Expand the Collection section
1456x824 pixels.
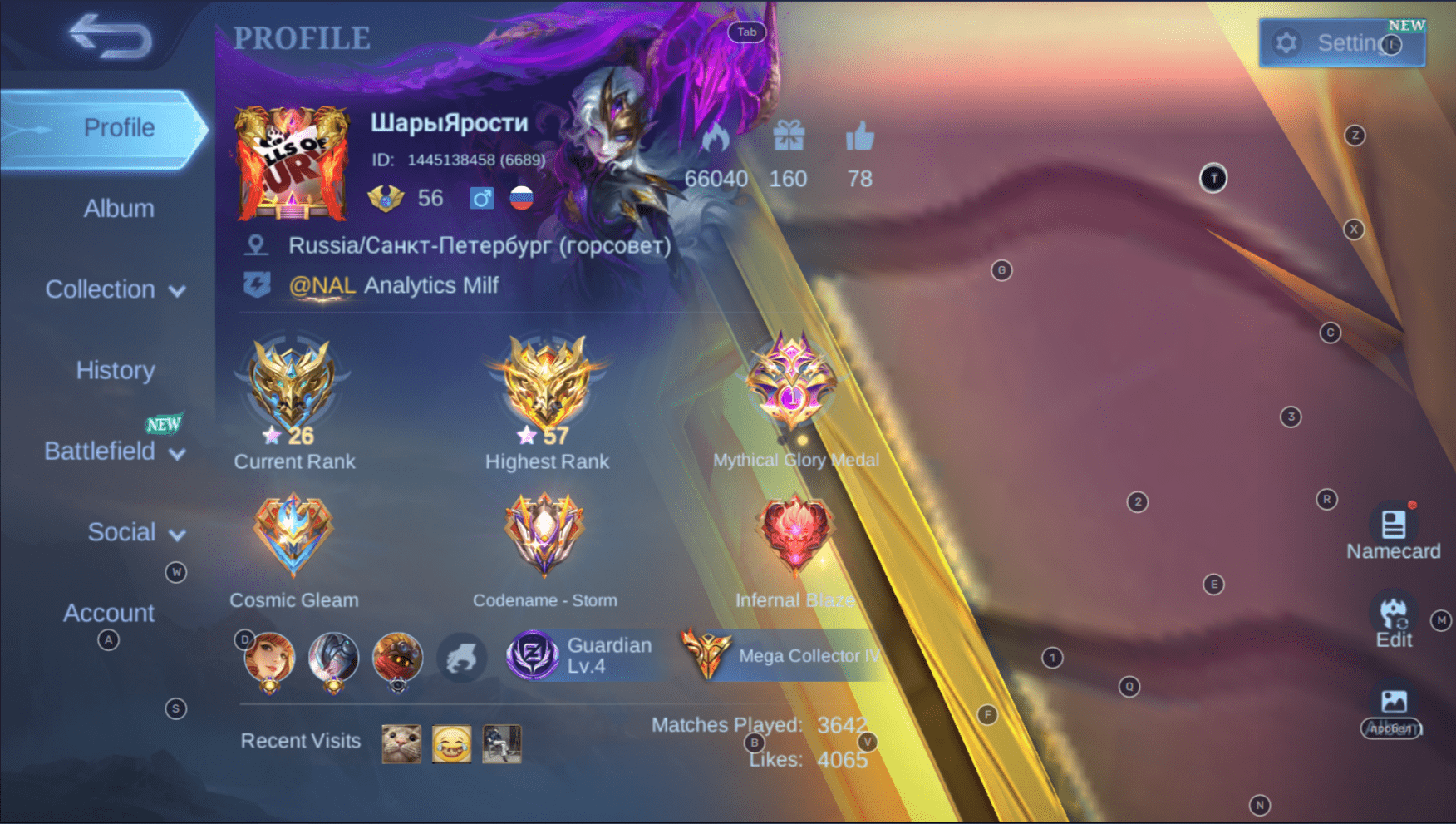click(101, 289)
